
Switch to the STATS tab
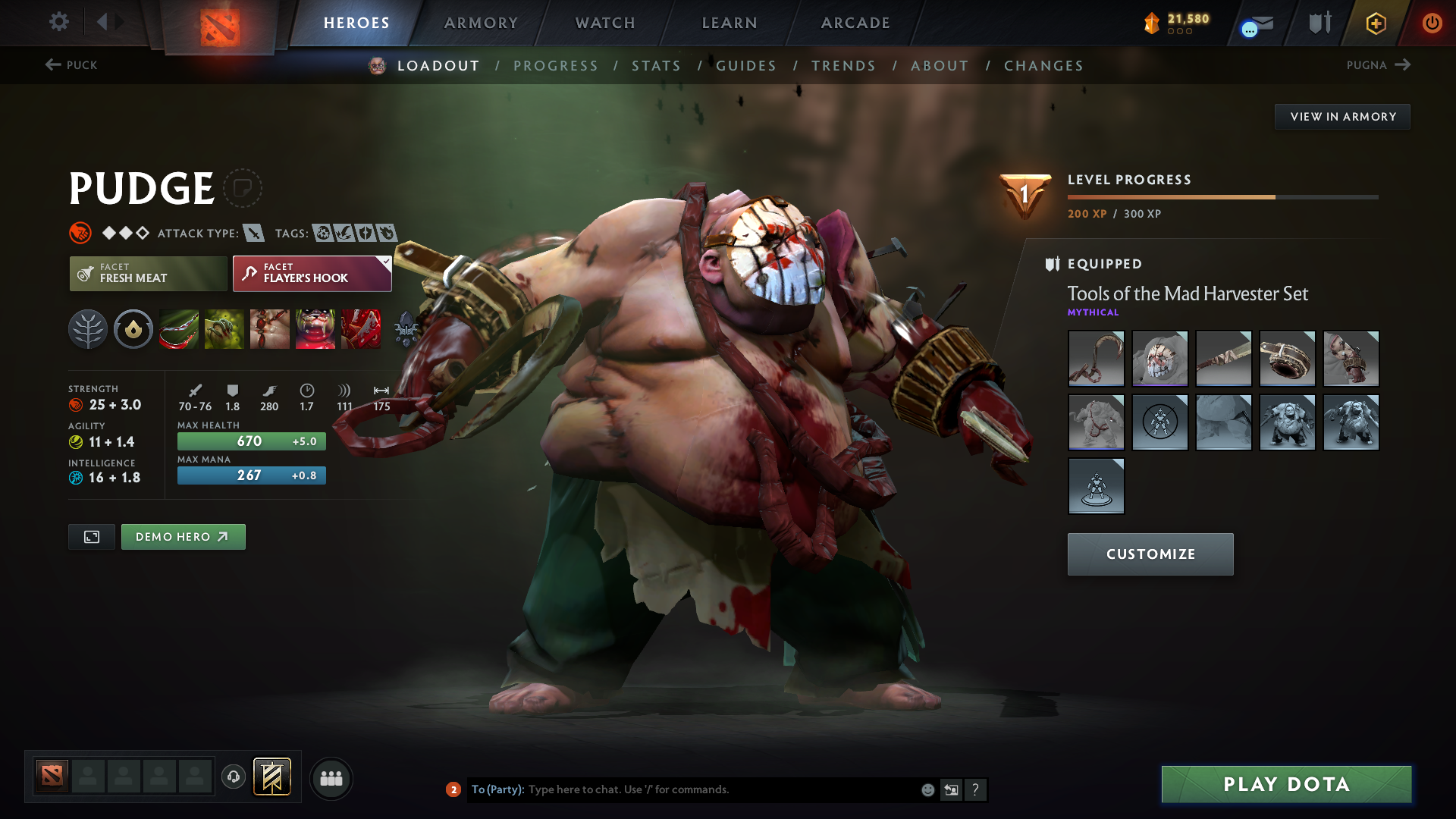657,65
